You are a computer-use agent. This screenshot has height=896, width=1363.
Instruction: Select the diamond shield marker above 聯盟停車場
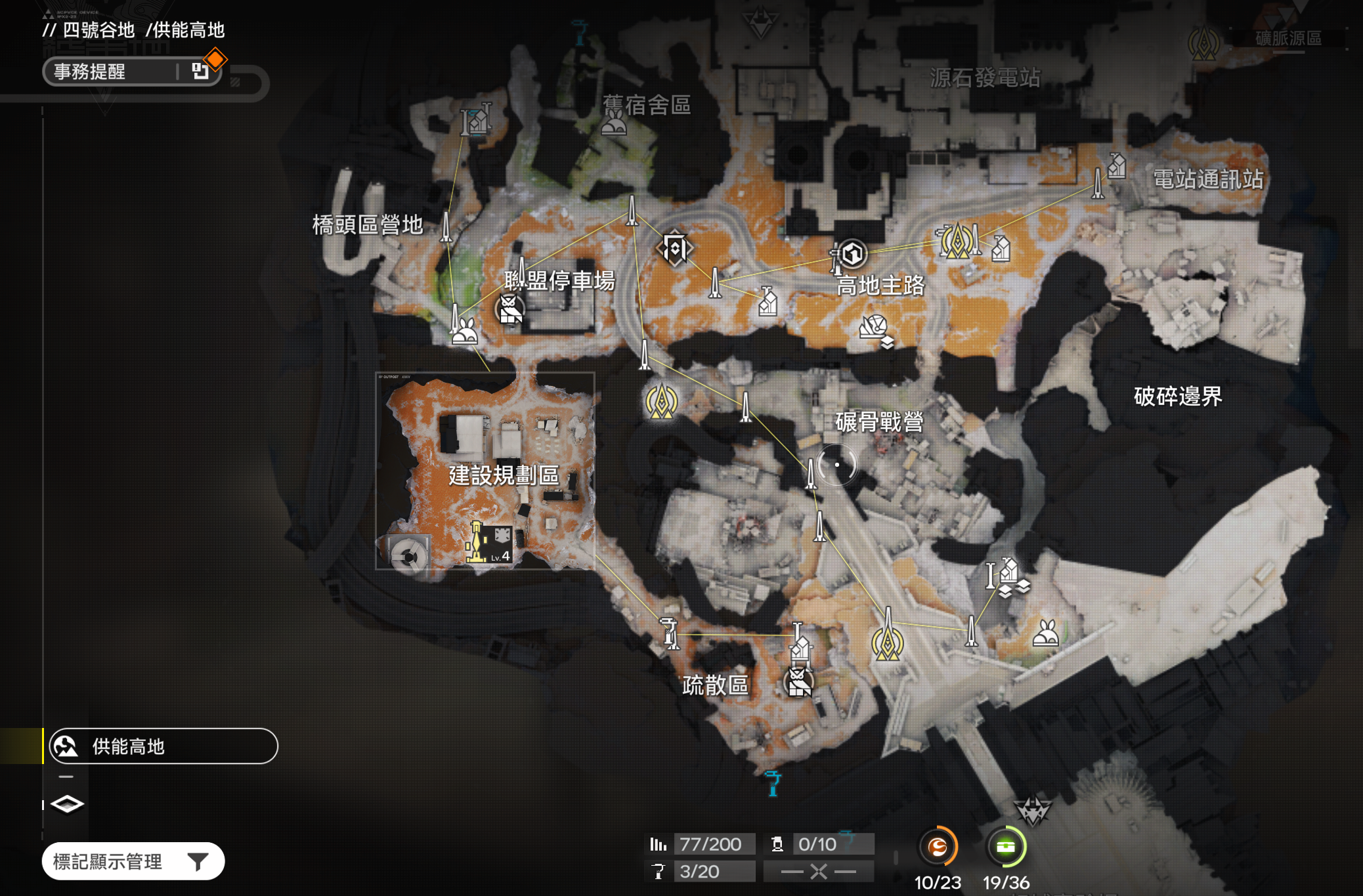(674, 248)
